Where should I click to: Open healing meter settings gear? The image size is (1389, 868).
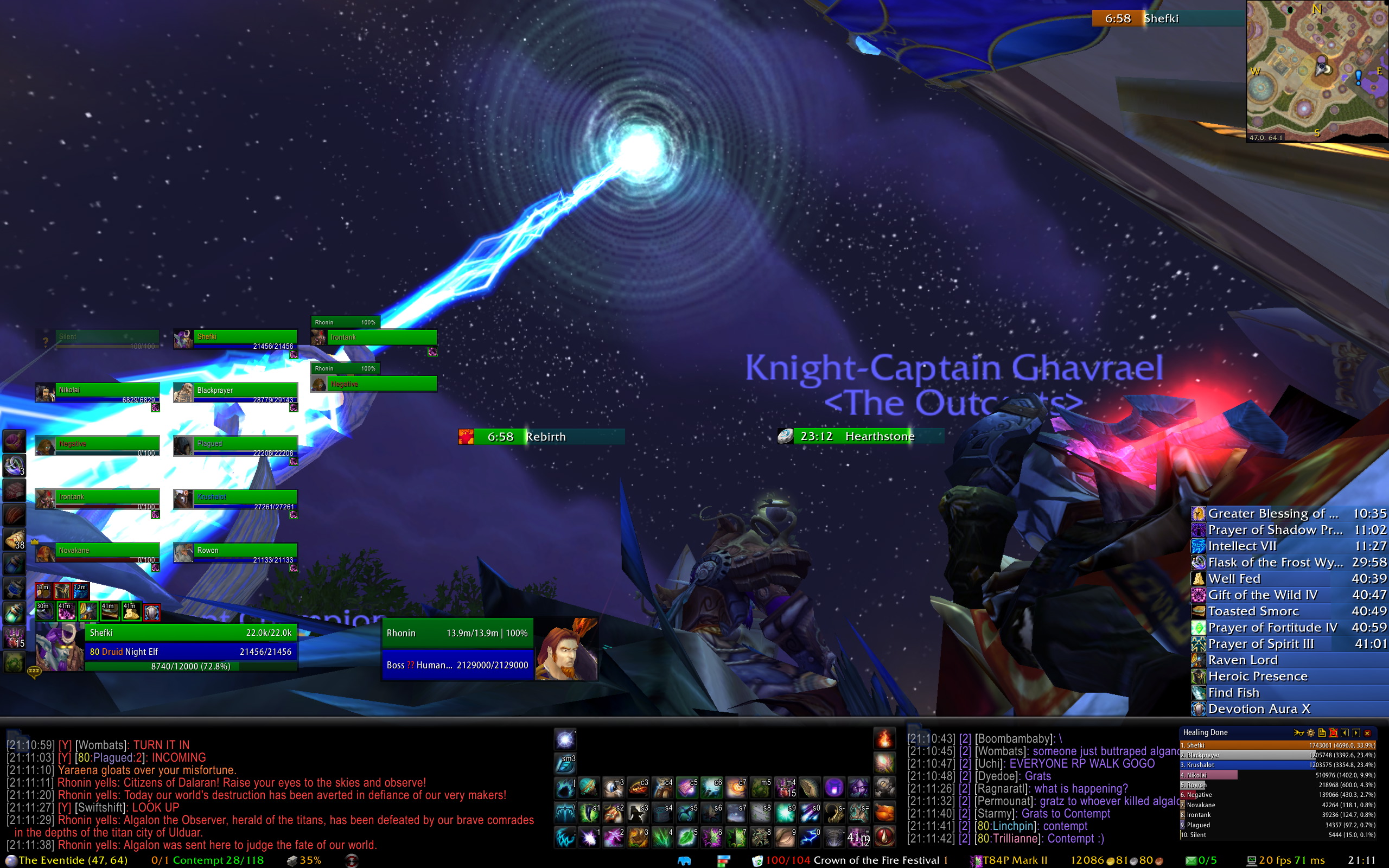click(x=1310, y=733)
